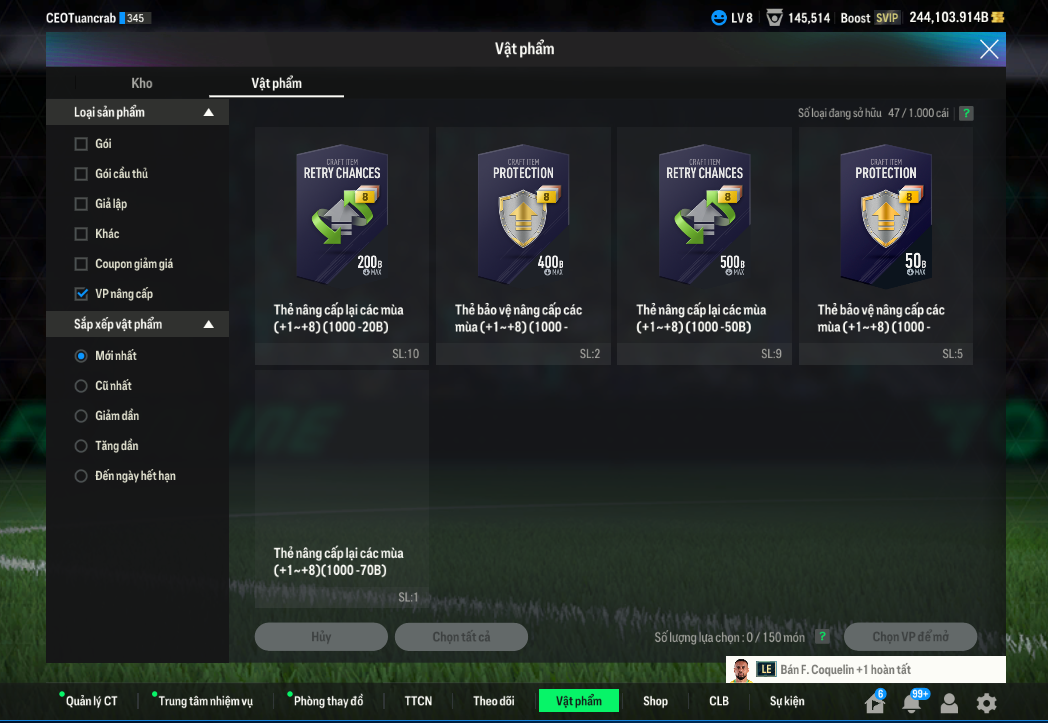Choose the Đến ngày hết hạn sort
Viewport: 1048px width, 723px height.
tap(82, 476)
